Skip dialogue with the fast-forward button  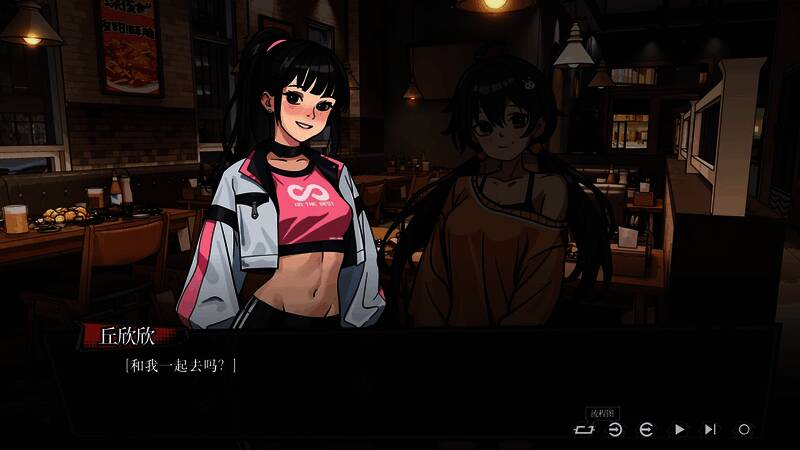(710, 429)
